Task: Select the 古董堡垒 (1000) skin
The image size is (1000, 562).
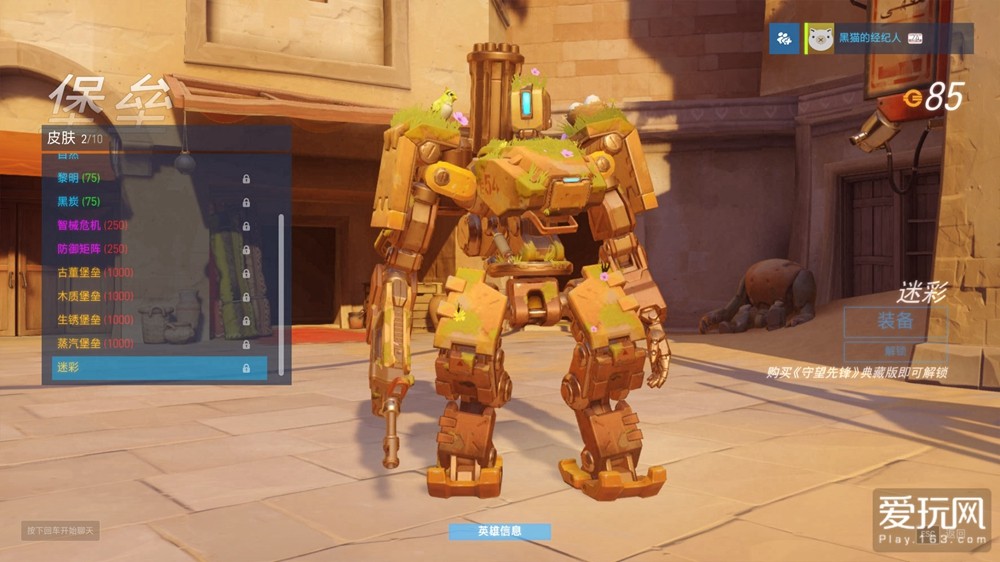Action: (x=150, y=273)
